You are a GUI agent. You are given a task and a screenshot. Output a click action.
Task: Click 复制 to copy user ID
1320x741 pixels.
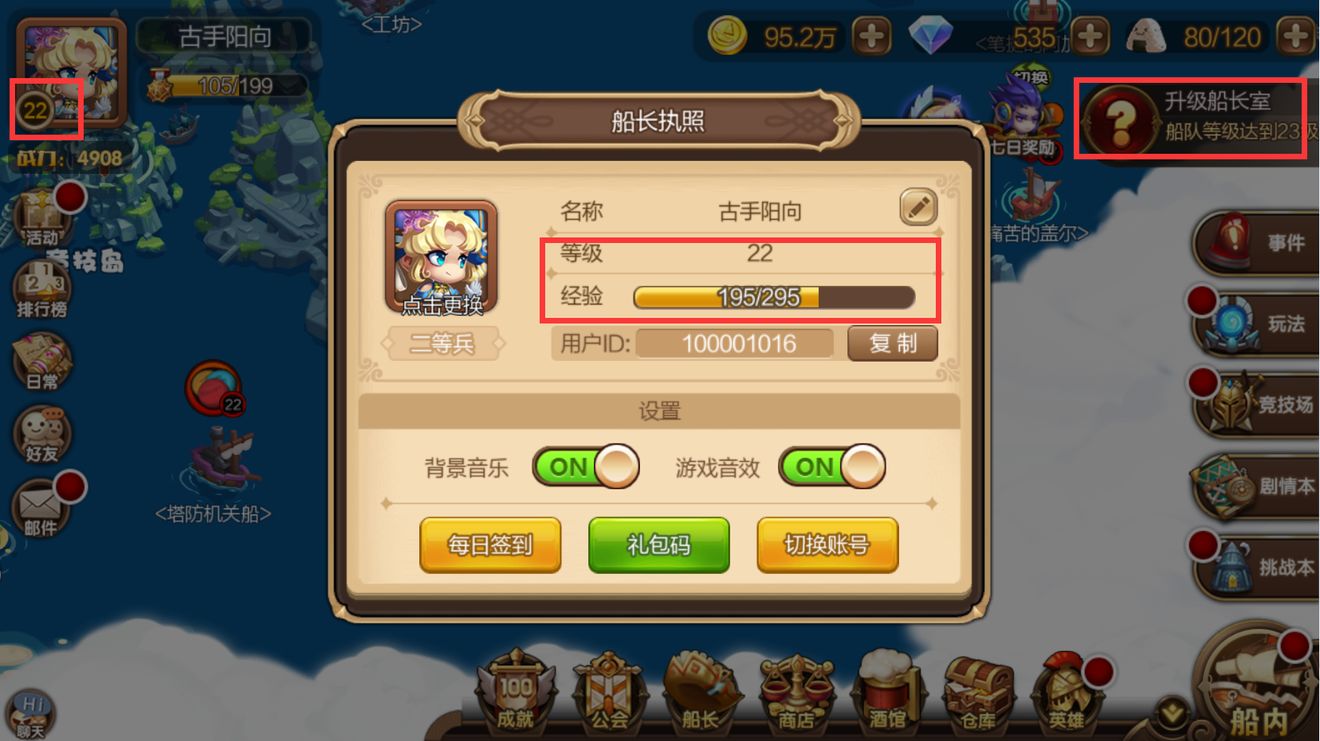click(892, 343)
